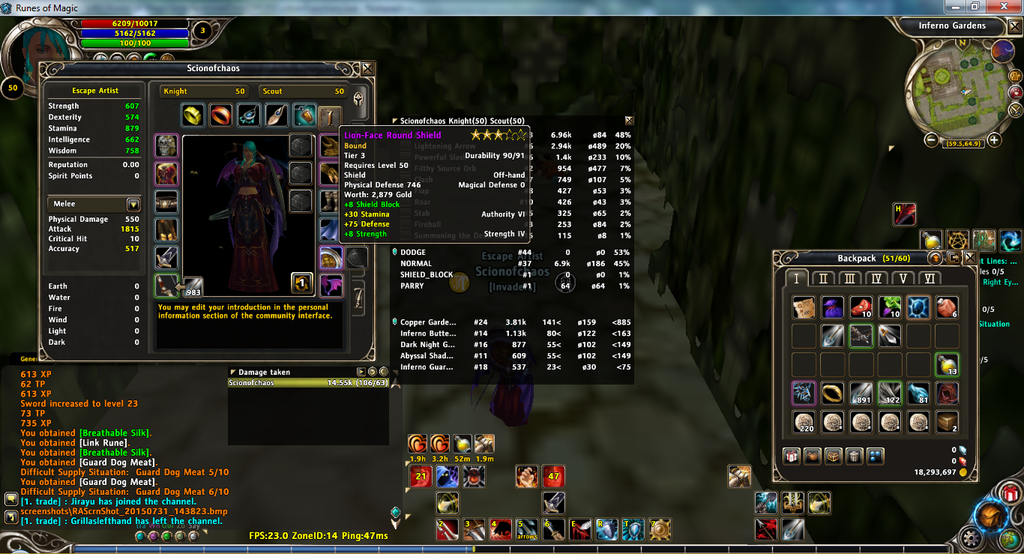This screenshot has height=554, width=1024.
Task: Click the scroll item in the backpack
Action: [x=803, y=307]
